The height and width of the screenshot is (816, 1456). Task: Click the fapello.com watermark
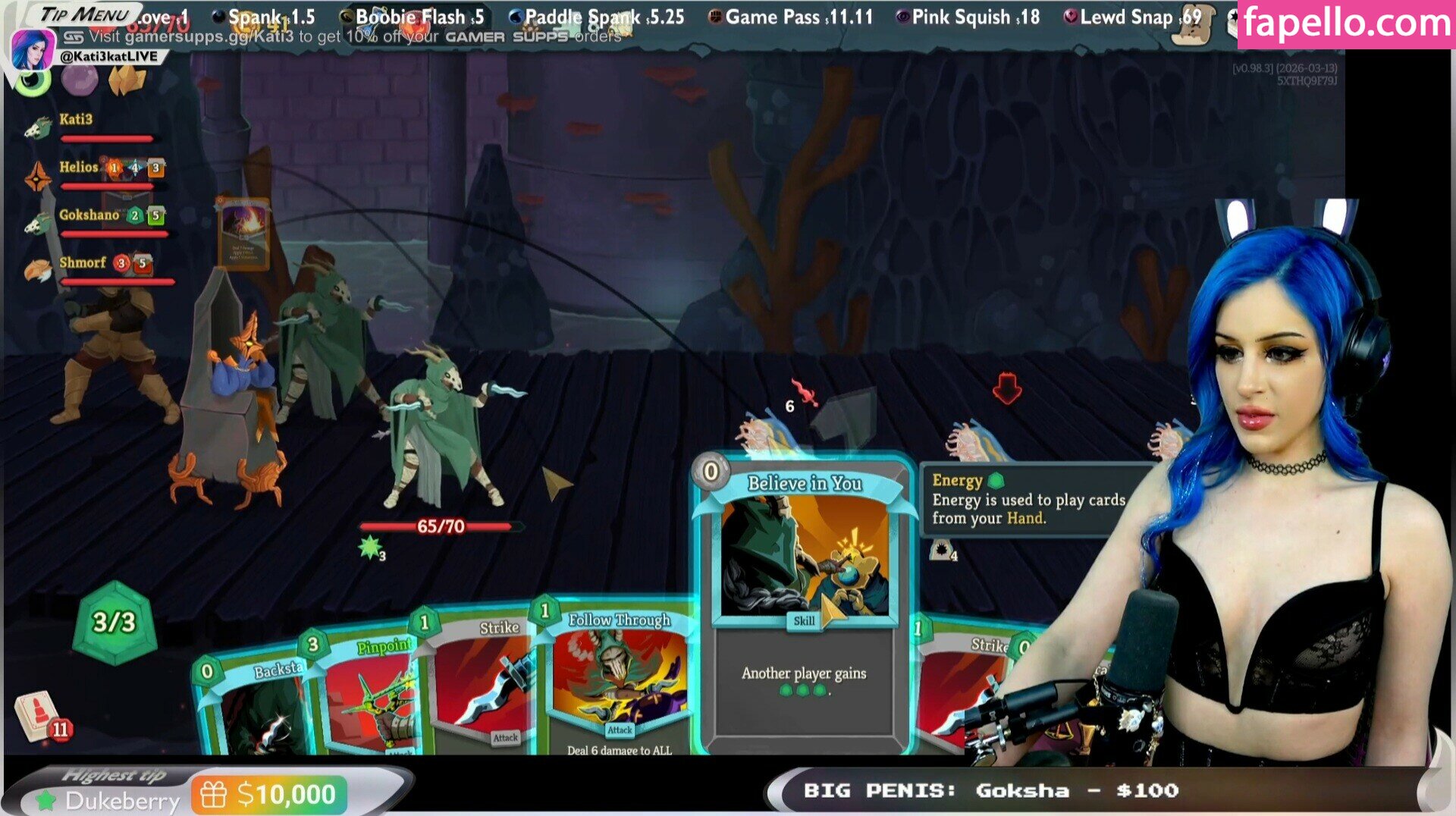pos(1346,24)
